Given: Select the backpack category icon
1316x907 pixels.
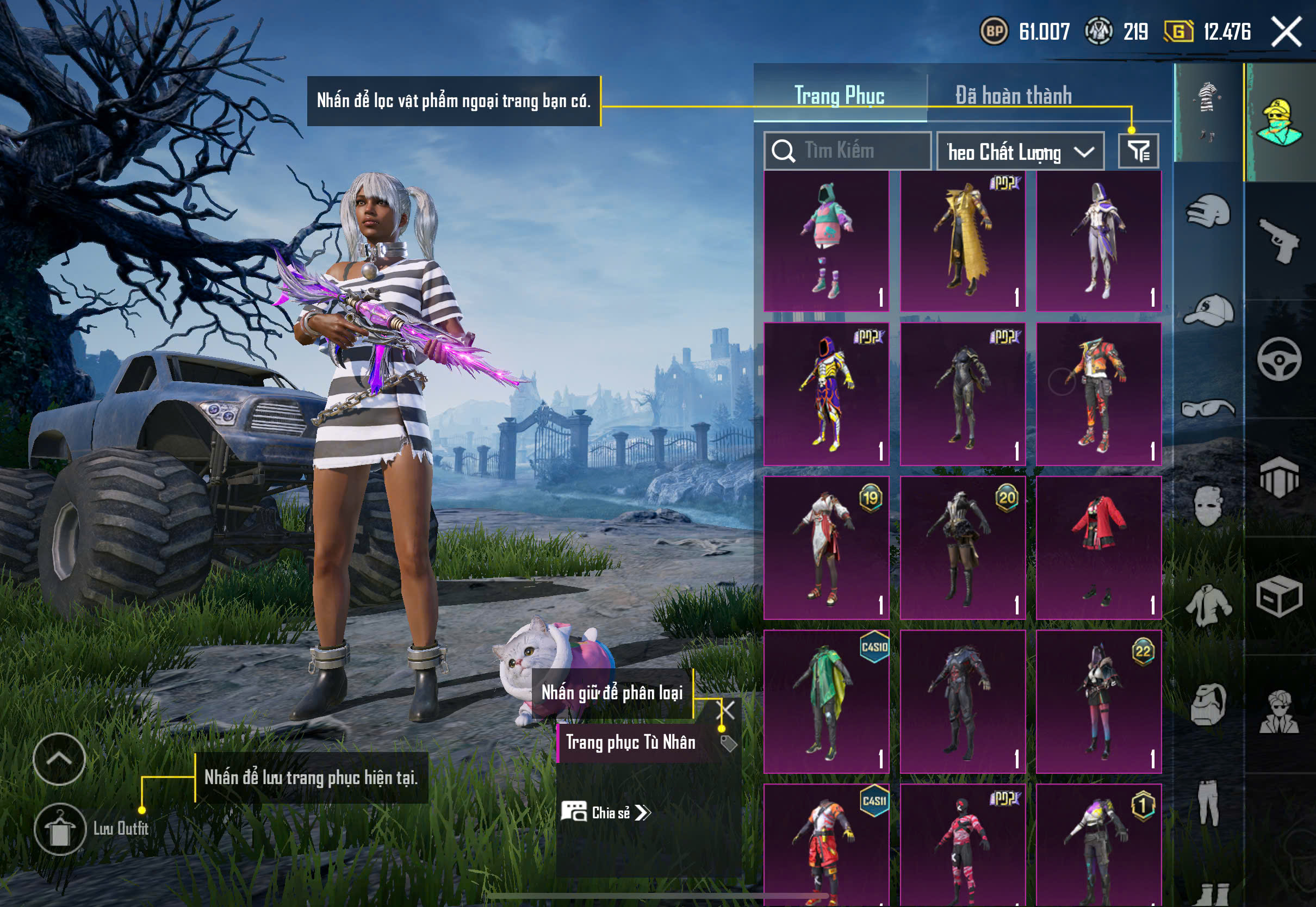Looking at the screenshot, I should [x=1208, y=705].
